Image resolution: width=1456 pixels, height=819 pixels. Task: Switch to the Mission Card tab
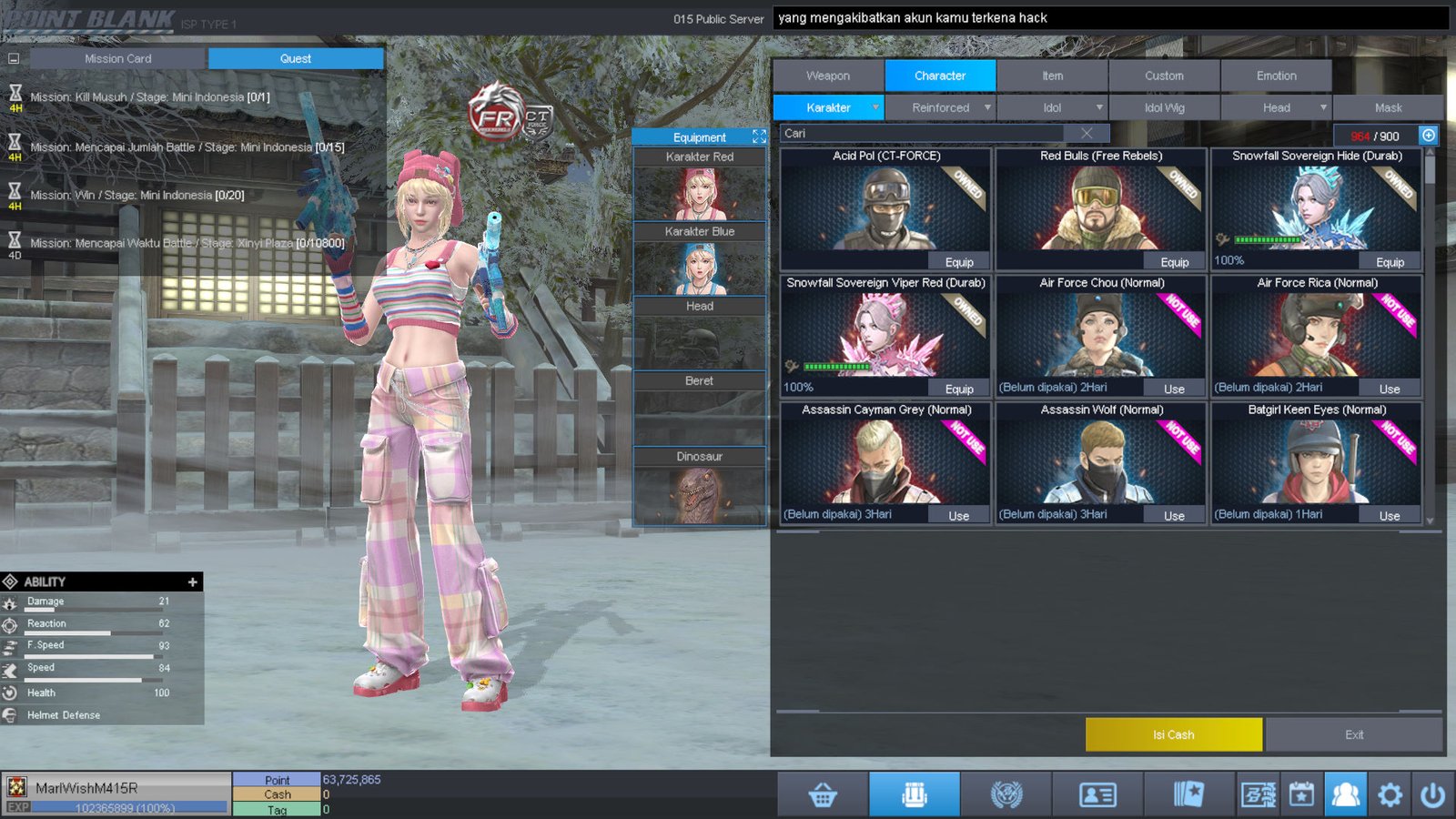[118, 58]
